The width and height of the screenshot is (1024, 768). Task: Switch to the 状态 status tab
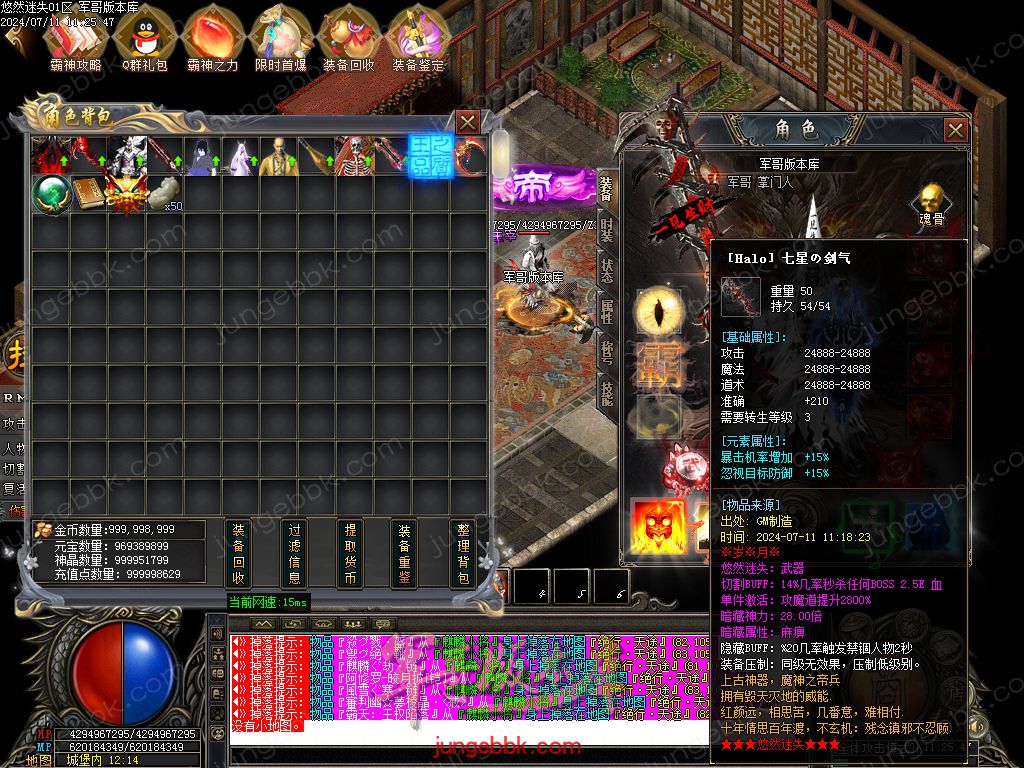pyautogui.click(x=606, y=270)
